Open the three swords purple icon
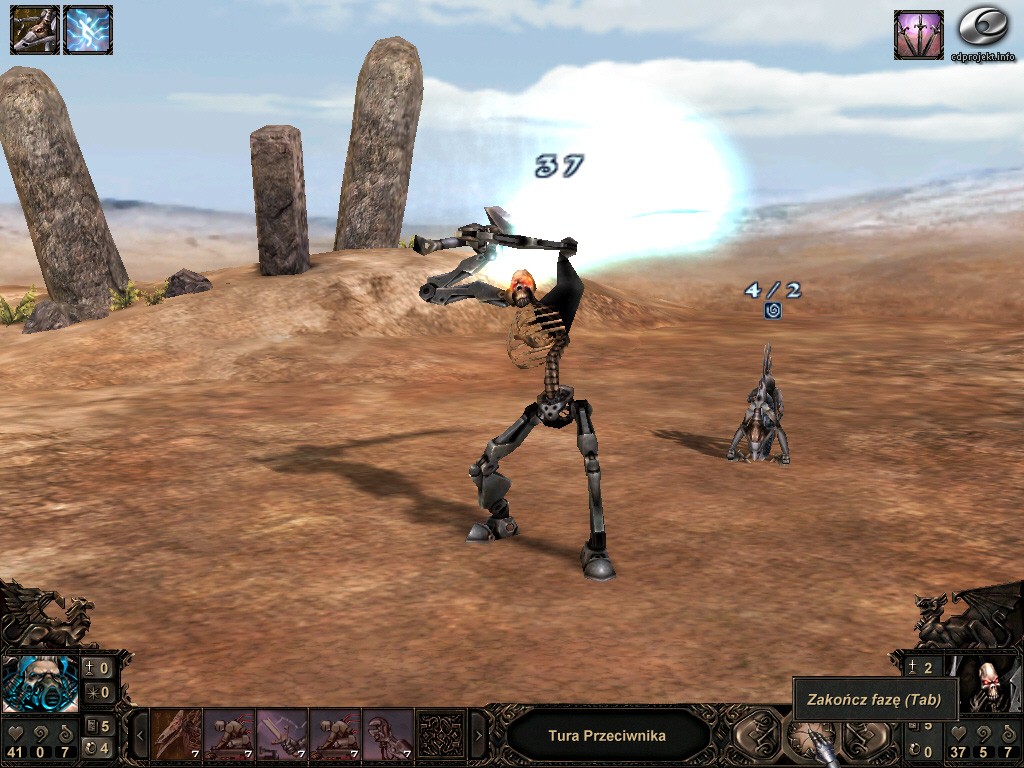Viewport: 1024px width, 768px height. point(918,35)
